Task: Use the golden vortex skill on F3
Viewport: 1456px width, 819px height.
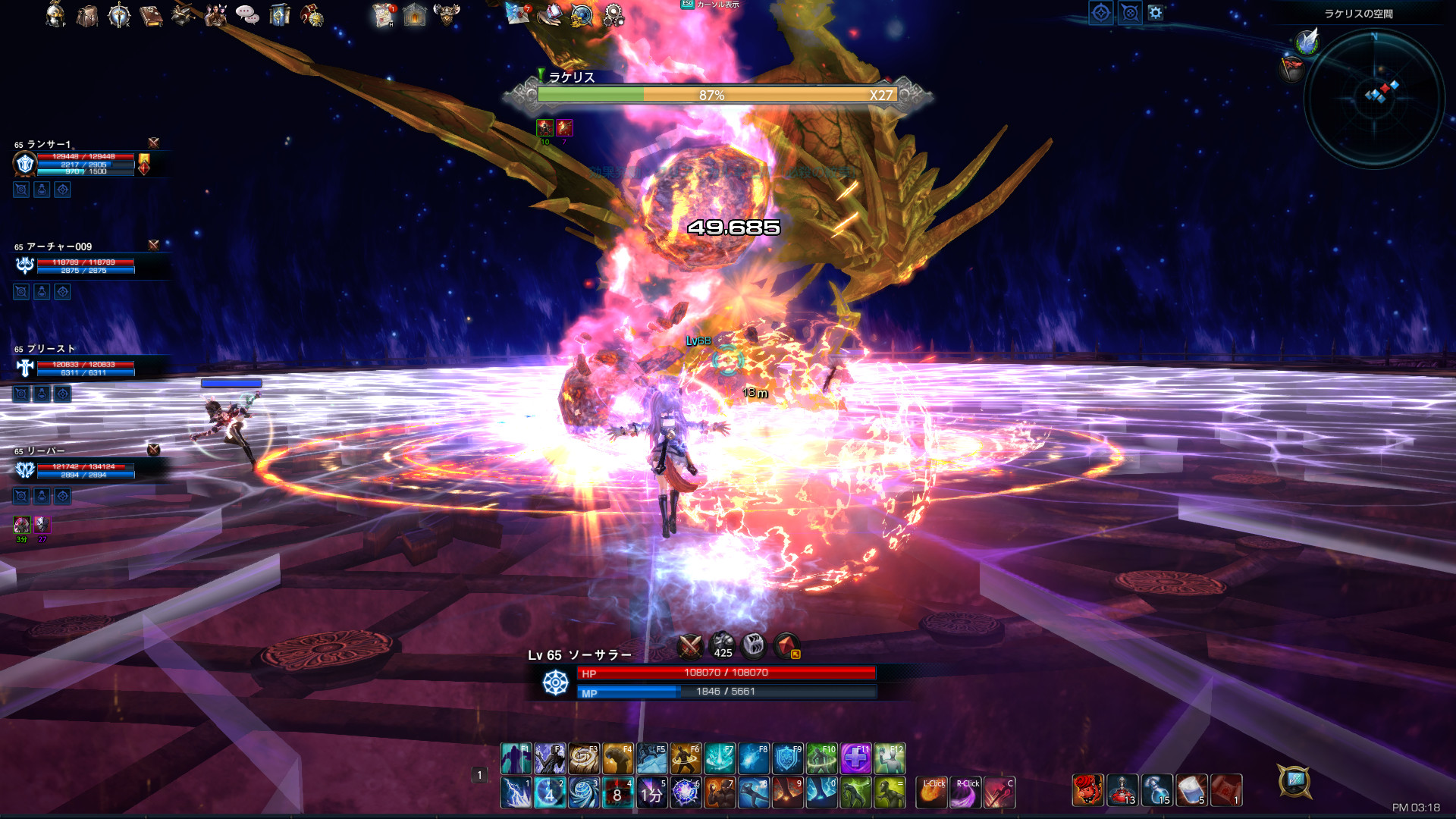Action: pyautogui.click(x=583, y=758)
